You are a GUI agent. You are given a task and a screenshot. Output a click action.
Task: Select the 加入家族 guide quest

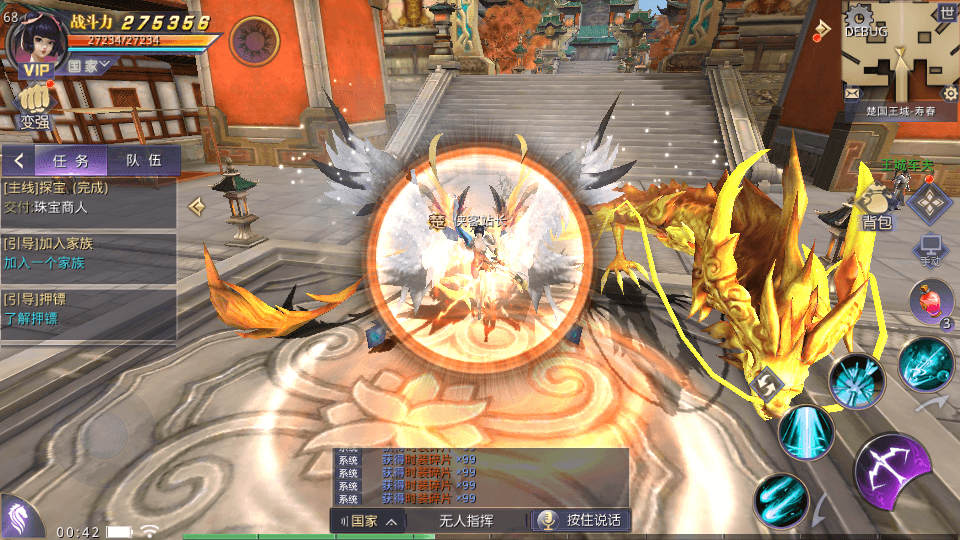[88, 253]
